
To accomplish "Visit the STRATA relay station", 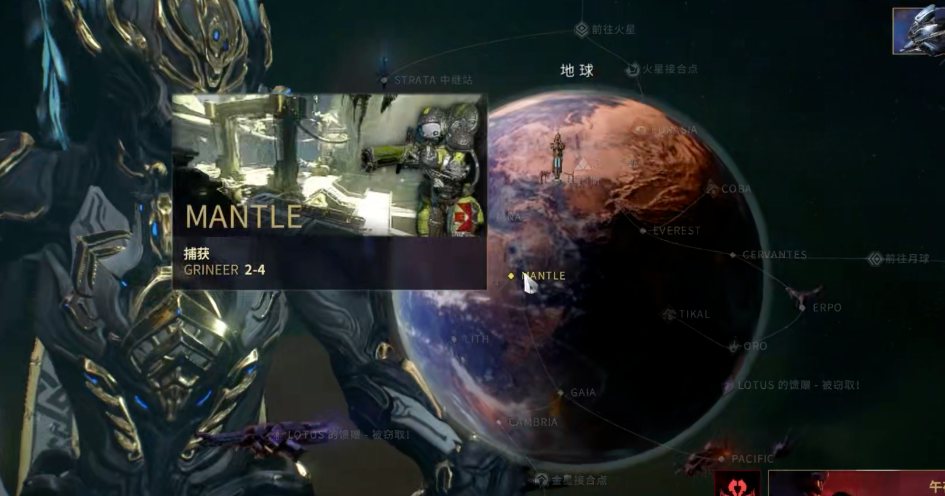I will 384,79.
